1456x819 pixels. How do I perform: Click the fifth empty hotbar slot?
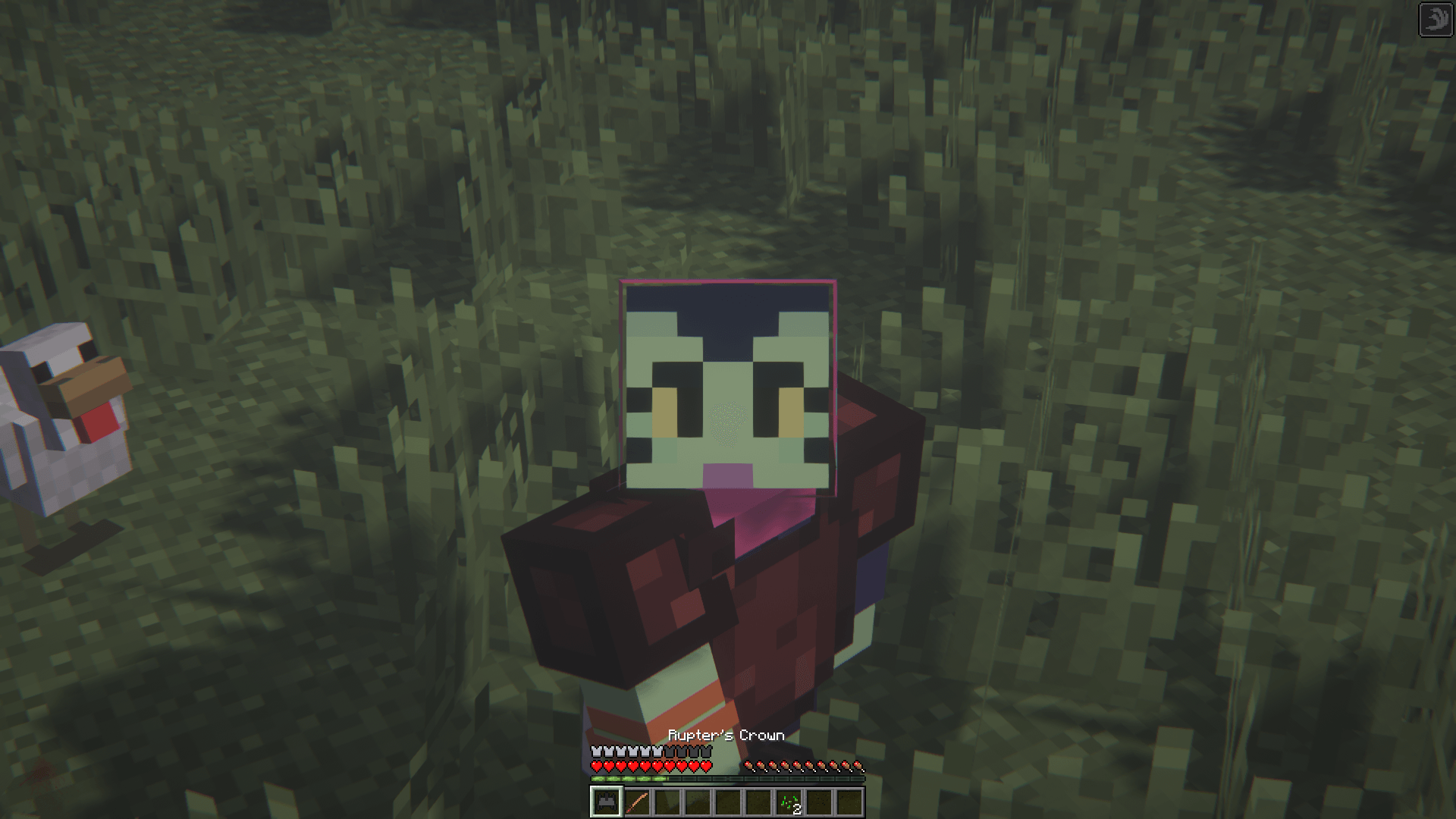pyautogui.click(x=728, y=802)
